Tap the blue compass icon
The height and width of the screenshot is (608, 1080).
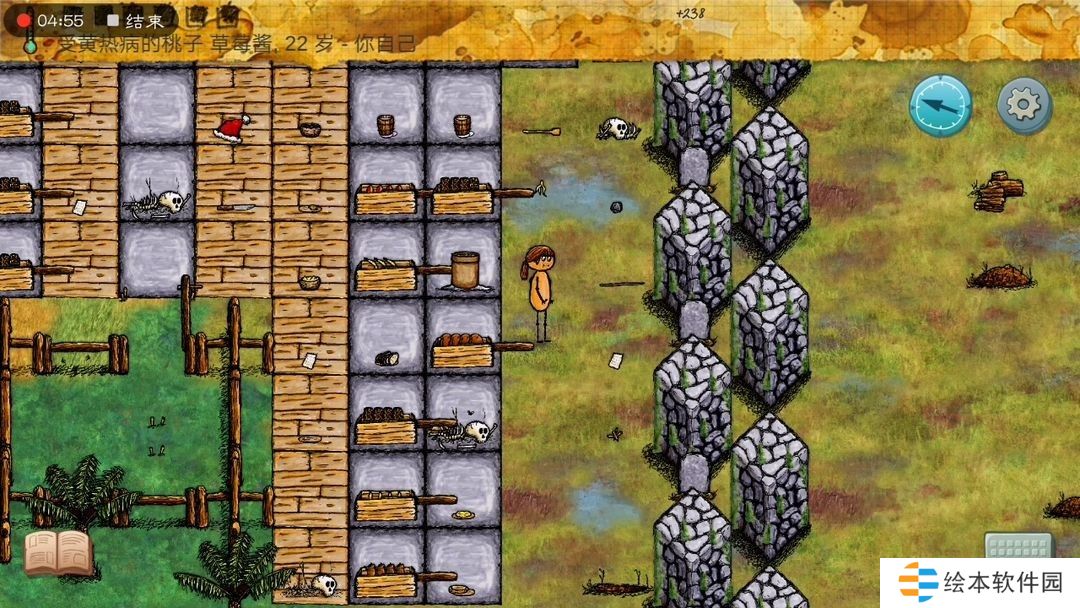pos(940,105)
